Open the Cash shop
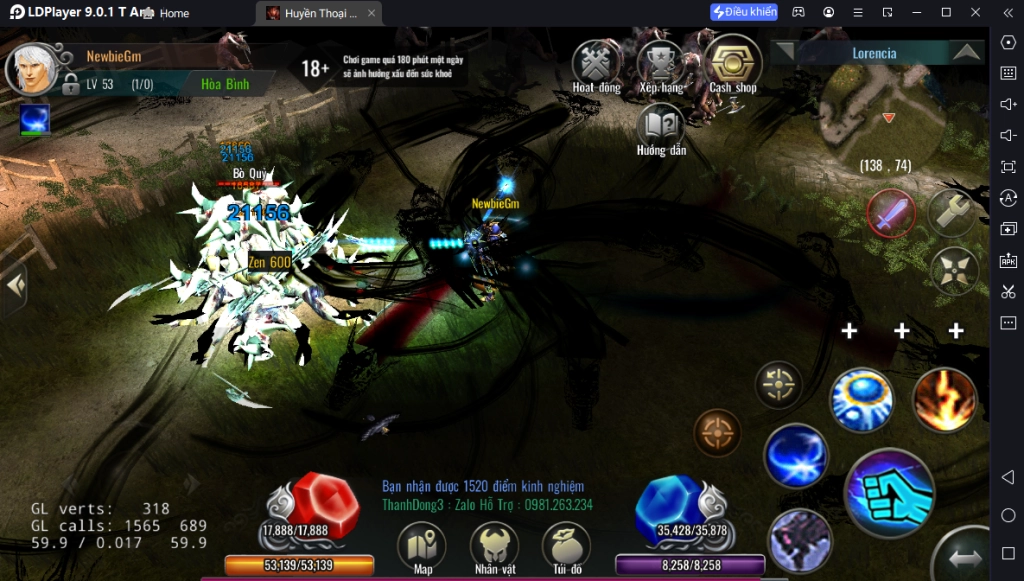The width and height of the screenshot is (1024, 581). [x=733, y=63]
